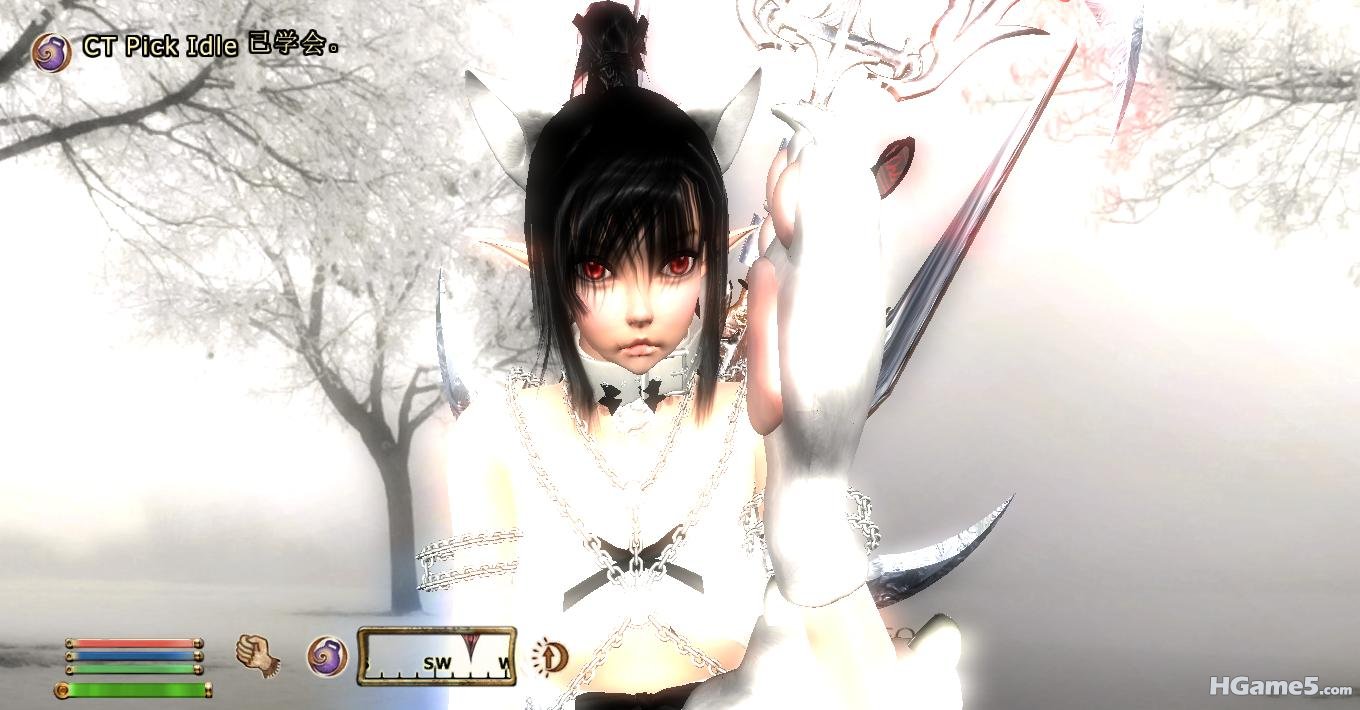Click the crescent moon status effect icon
This screenshot has height=710, width=1360.
[x=549, y=656]
